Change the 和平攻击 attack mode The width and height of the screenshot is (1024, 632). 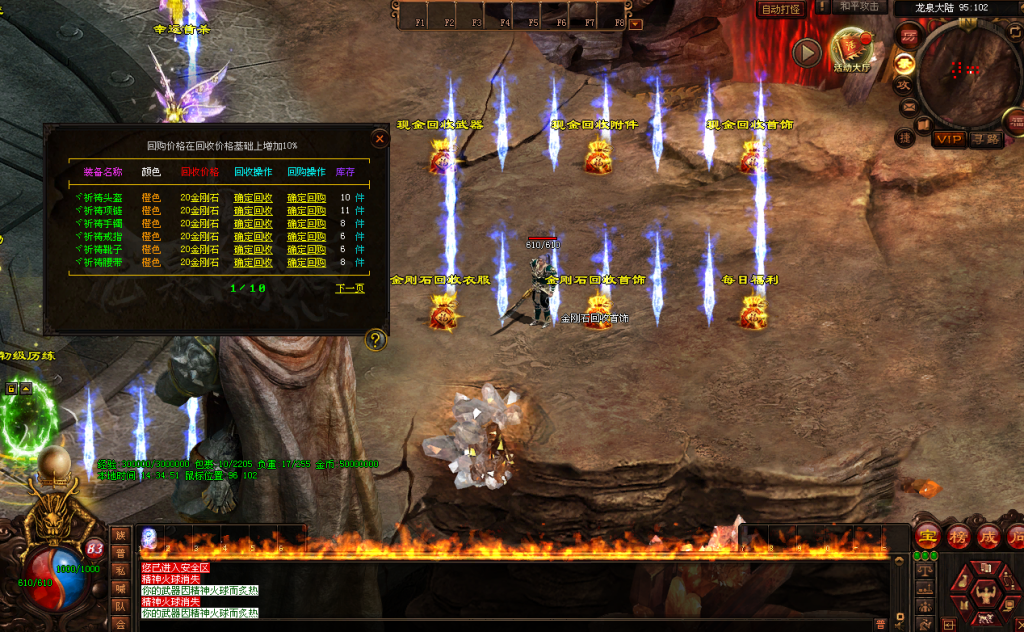pyautogui.click(x=859, y=7)
